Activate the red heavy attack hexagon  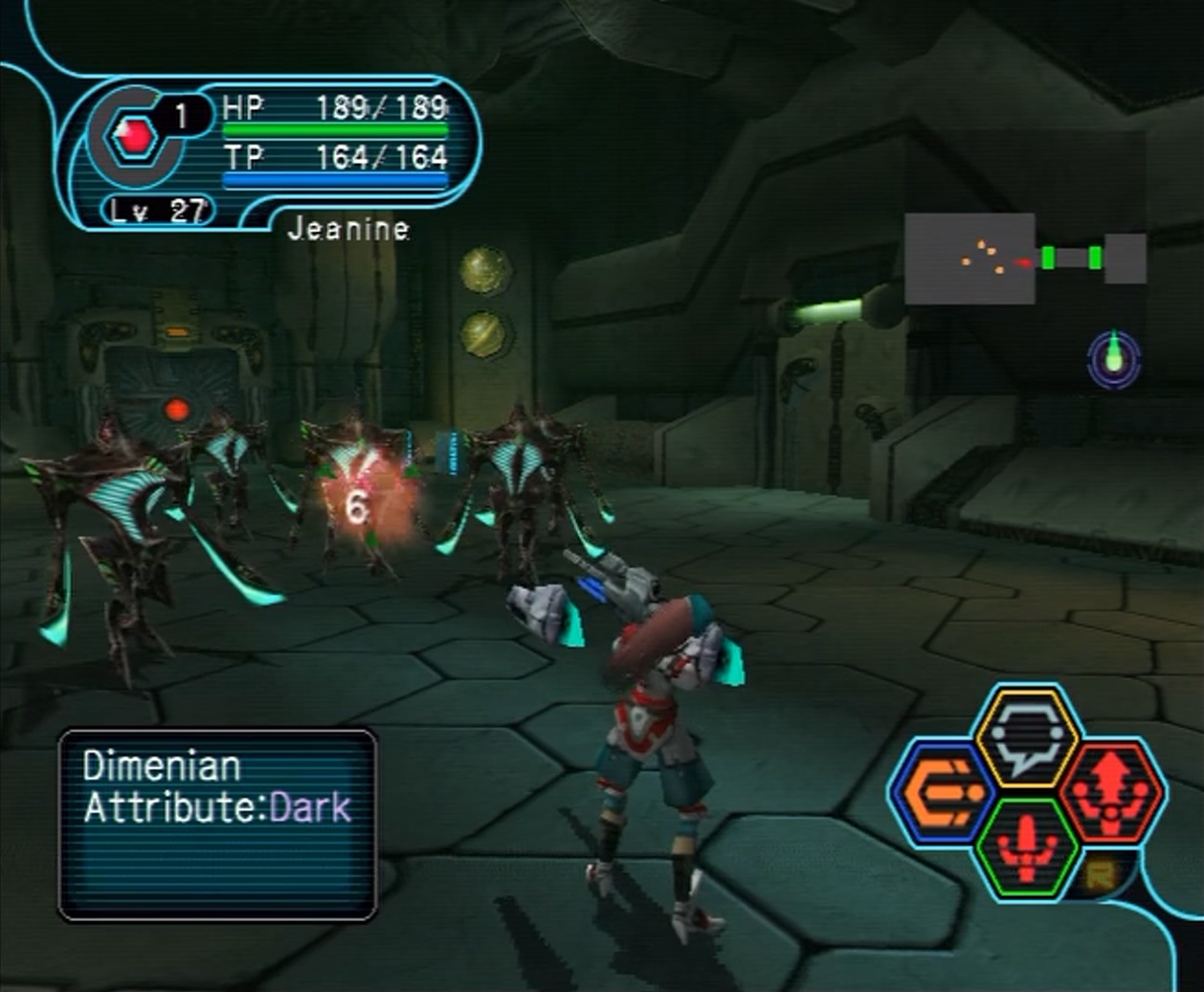point(1112,794)
